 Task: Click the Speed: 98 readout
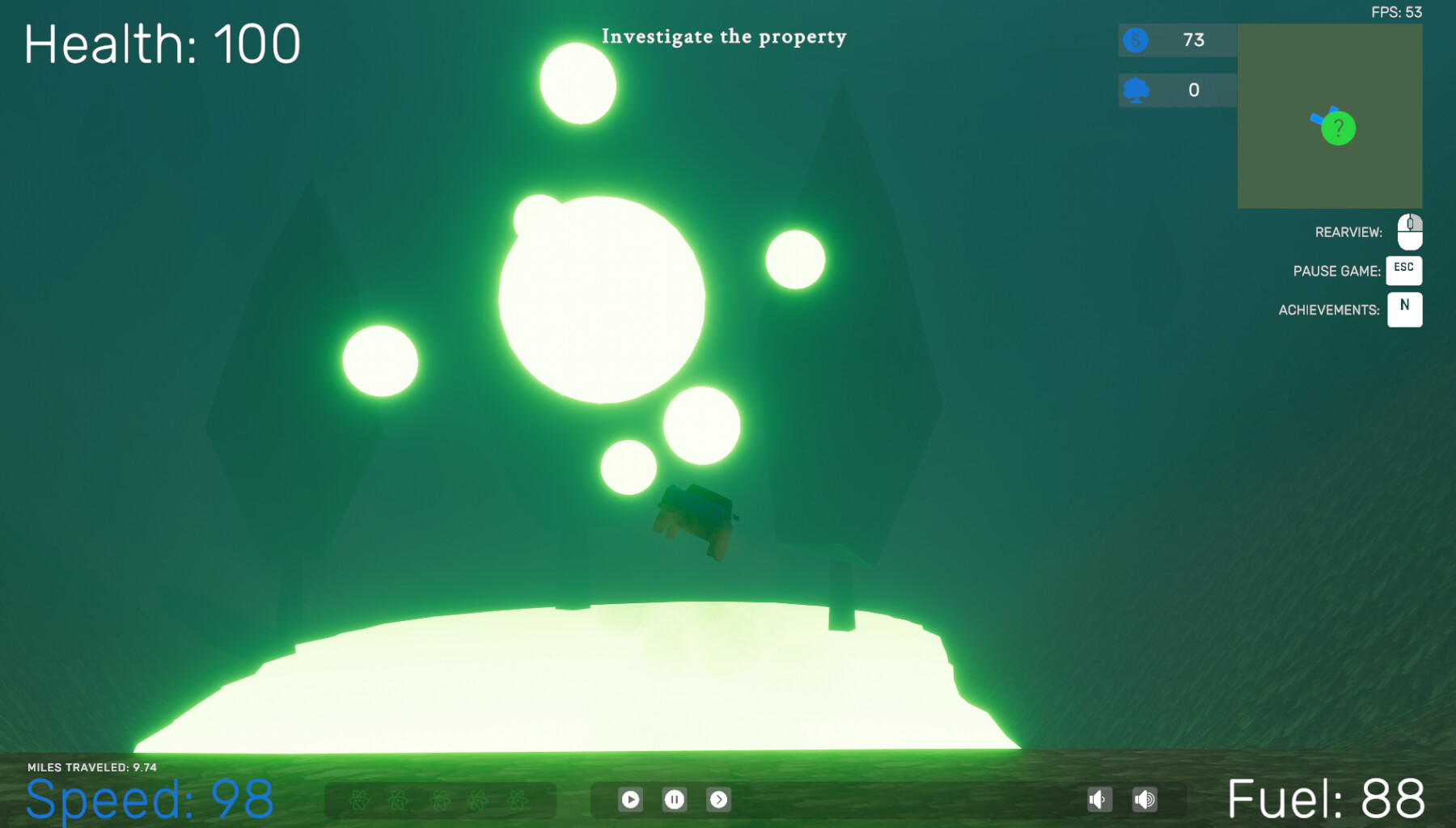(150, 797)
